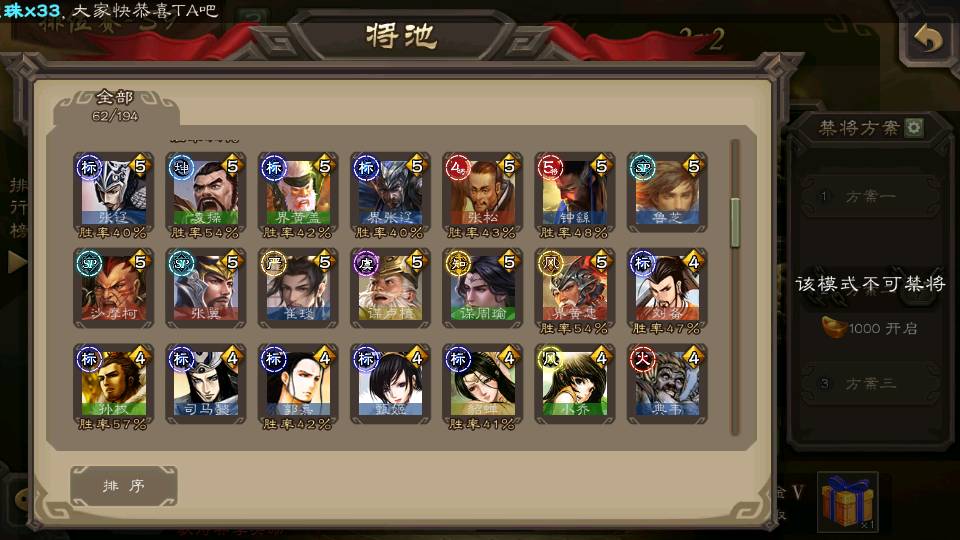This screenshot has height=540, width=960.
Task: Choose the 崔琰 hero card
Action: (x=298, y=287)
